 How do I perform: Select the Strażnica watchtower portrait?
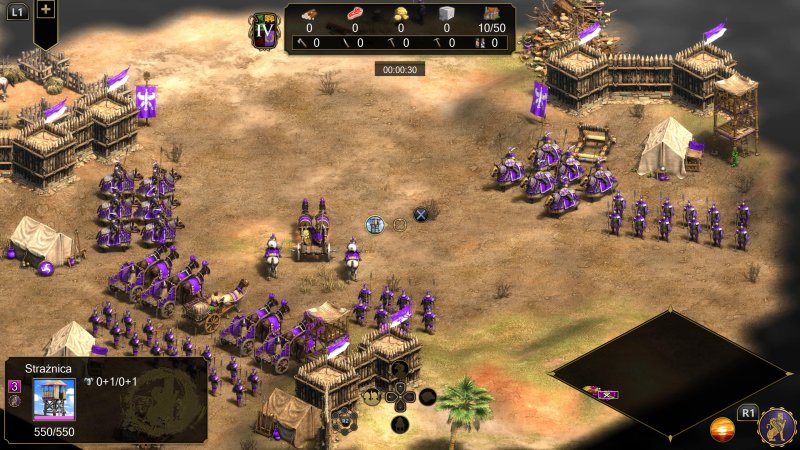(x=54, y=400)
